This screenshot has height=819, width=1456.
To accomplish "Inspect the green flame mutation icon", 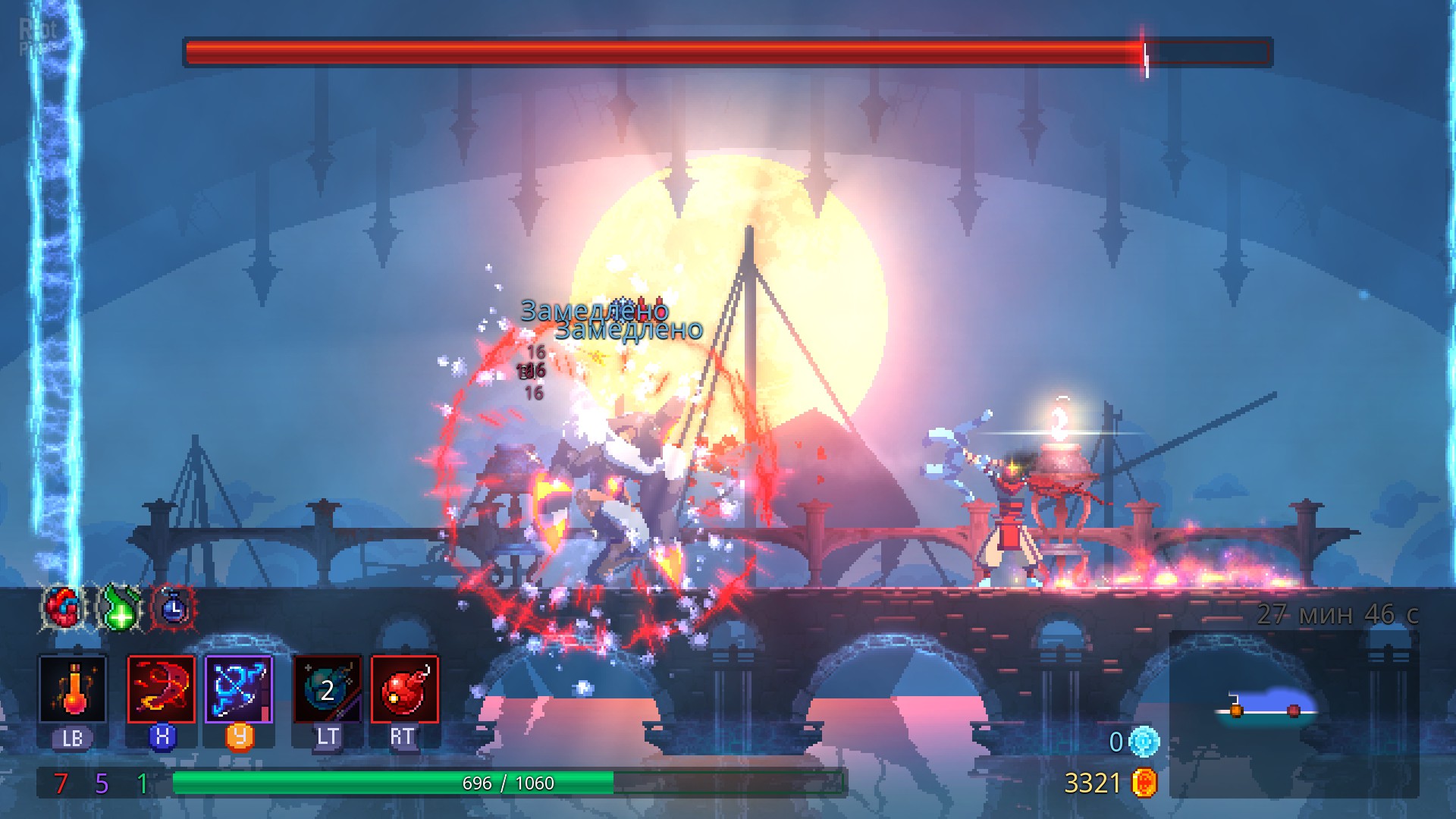I will pyautogui.click(x=119, y=607).
